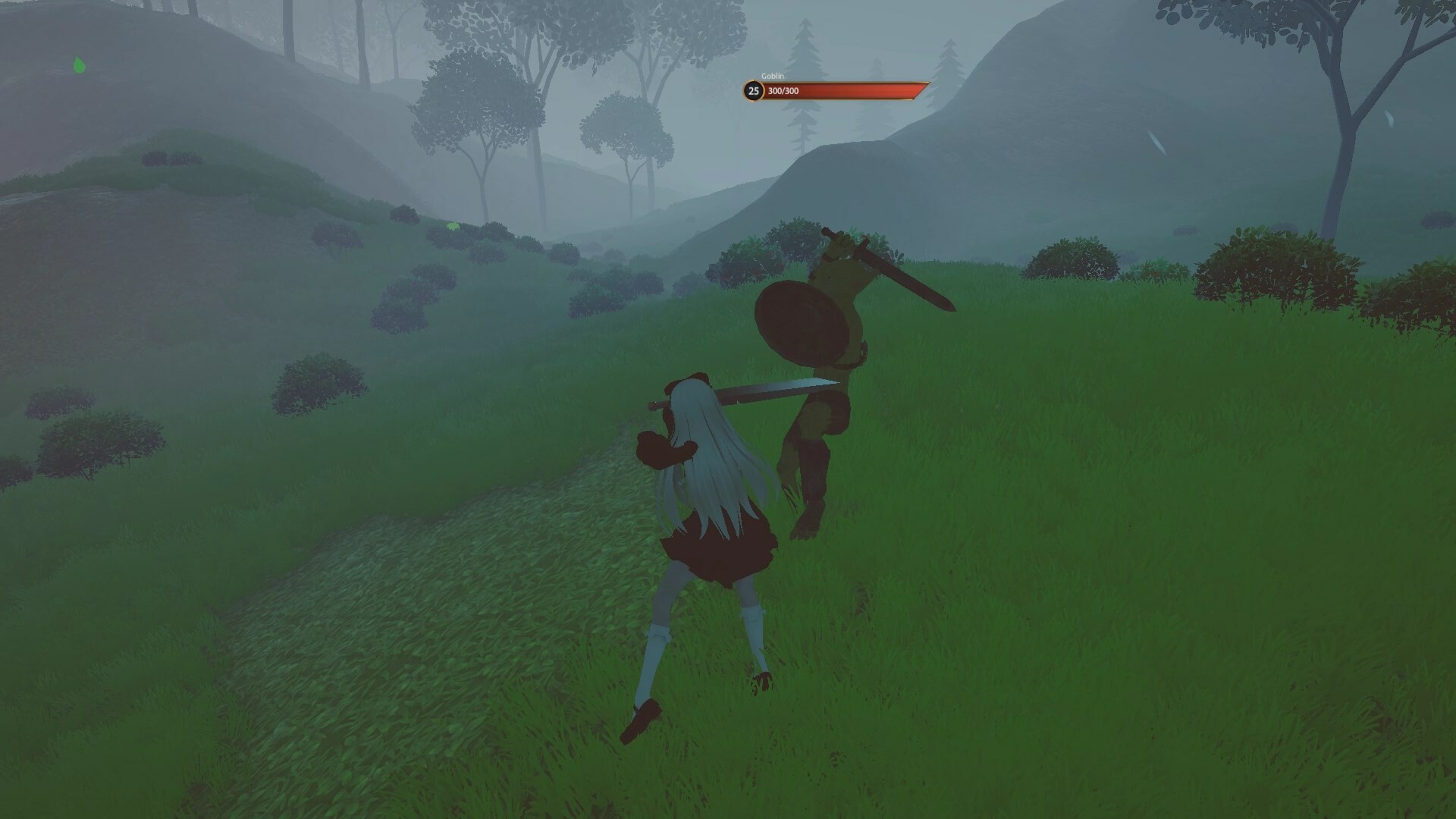Image resolution: width=1456 pixels, height=819 pixels.
Task: Click the 300/300 health value text
Action: point(782,92)
